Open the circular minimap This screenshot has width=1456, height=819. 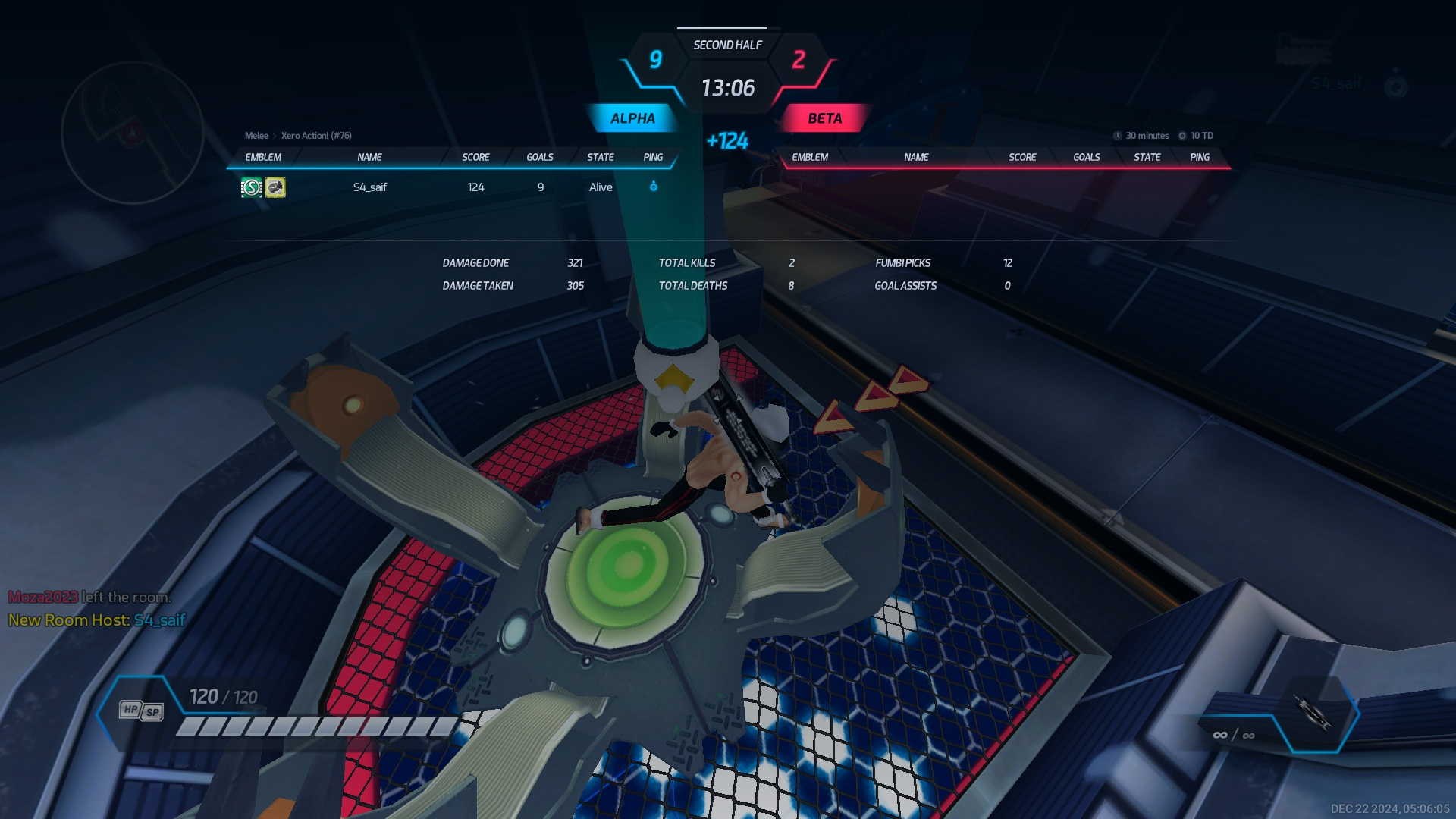point(133,133)
